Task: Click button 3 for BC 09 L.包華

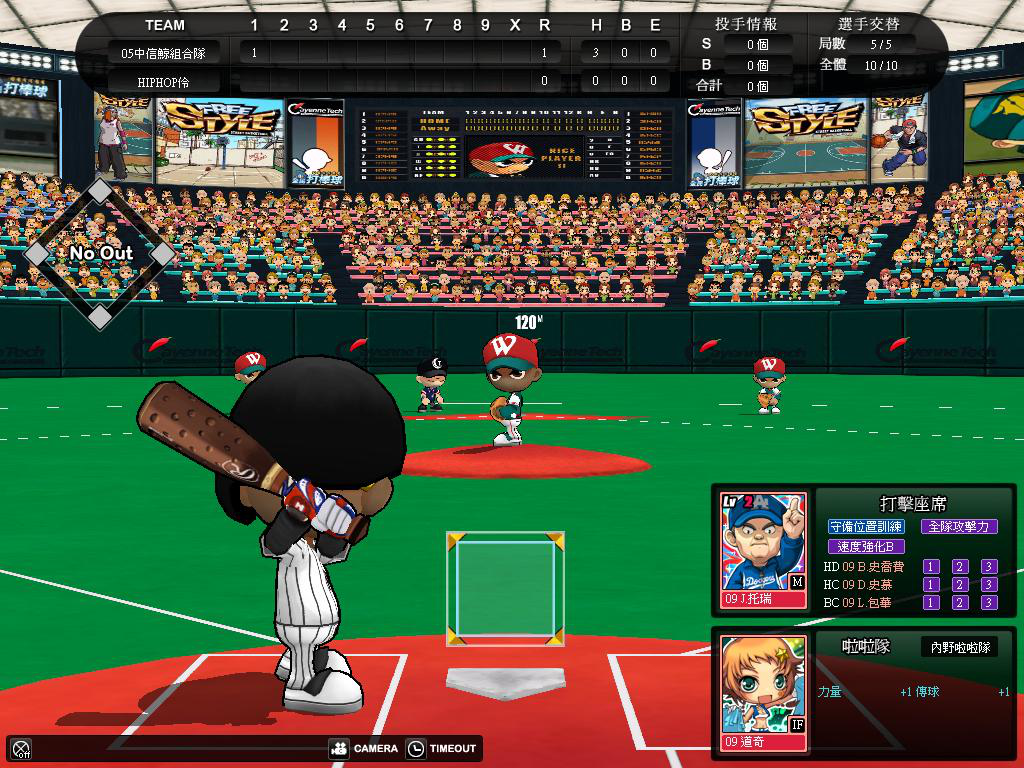Action: coord(989,602)
